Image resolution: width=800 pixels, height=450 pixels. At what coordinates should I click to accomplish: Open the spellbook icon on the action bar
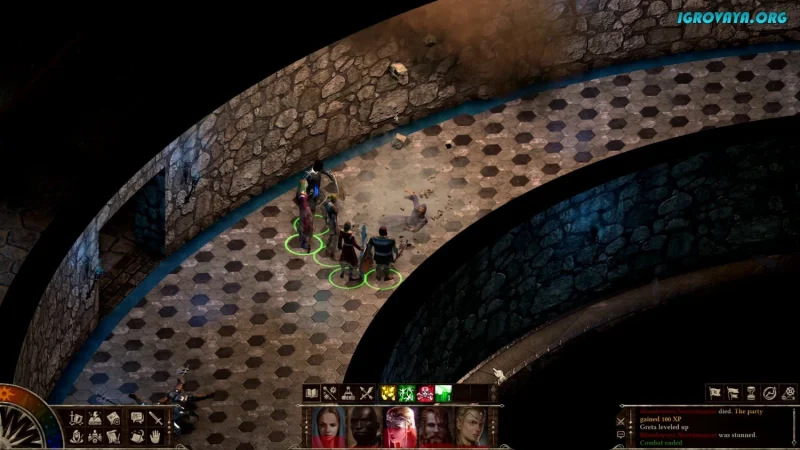(x=311, y=393)
